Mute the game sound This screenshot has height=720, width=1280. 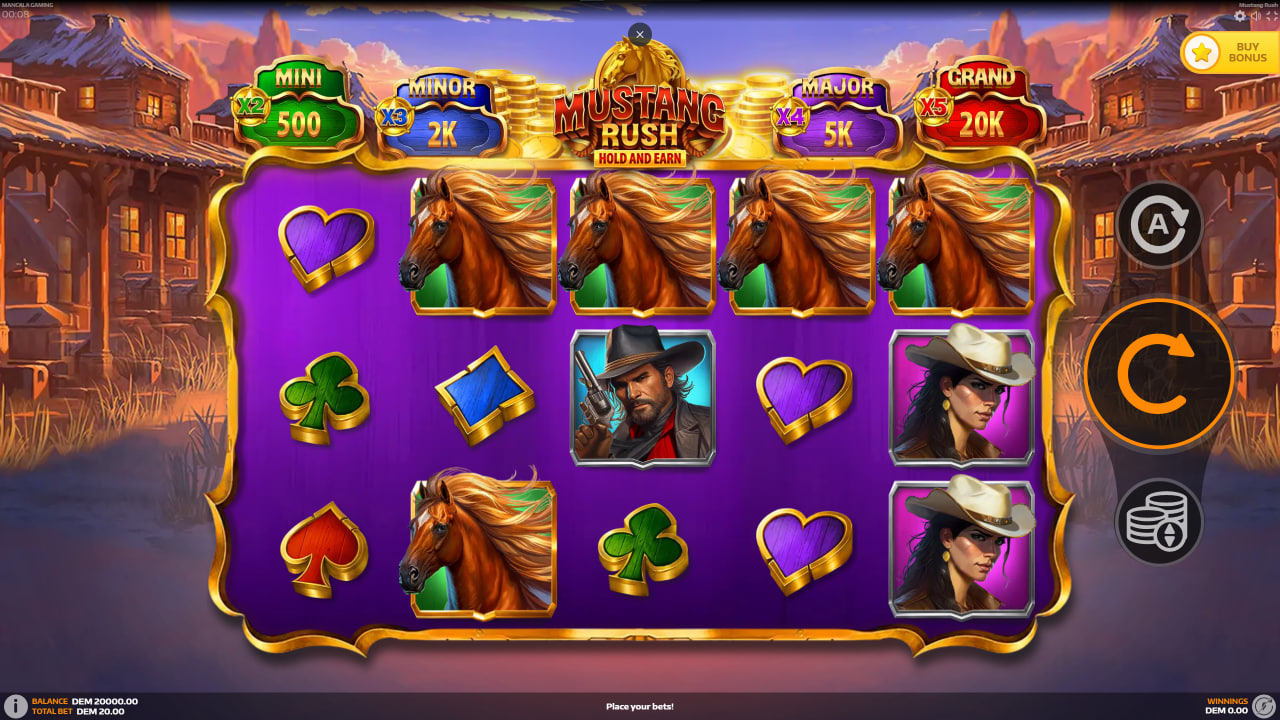[1255, 16]
